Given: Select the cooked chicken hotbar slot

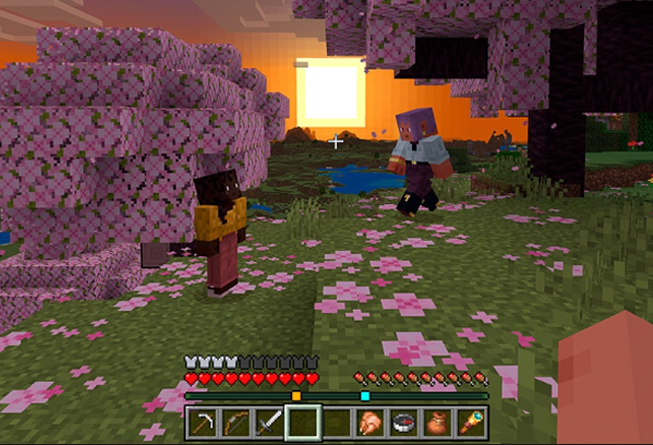Looking at the screenshot, I should click(x=370, y=423).
